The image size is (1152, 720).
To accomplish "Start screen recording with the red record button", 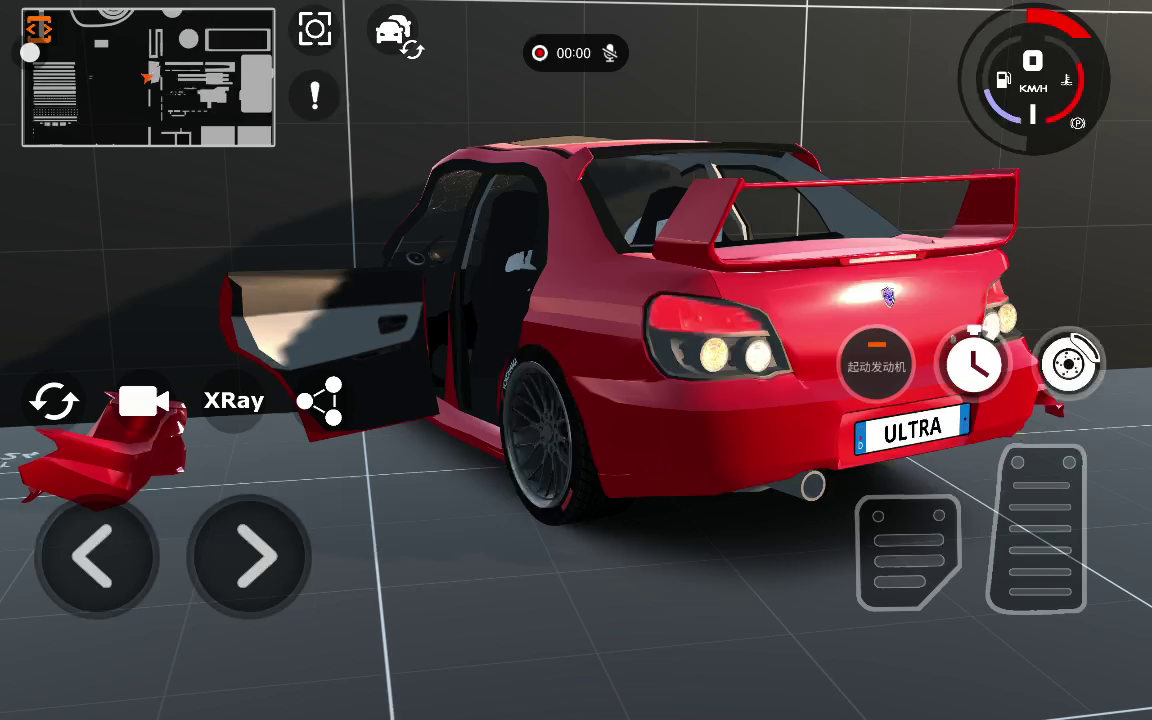I will [x=540, y=53].
